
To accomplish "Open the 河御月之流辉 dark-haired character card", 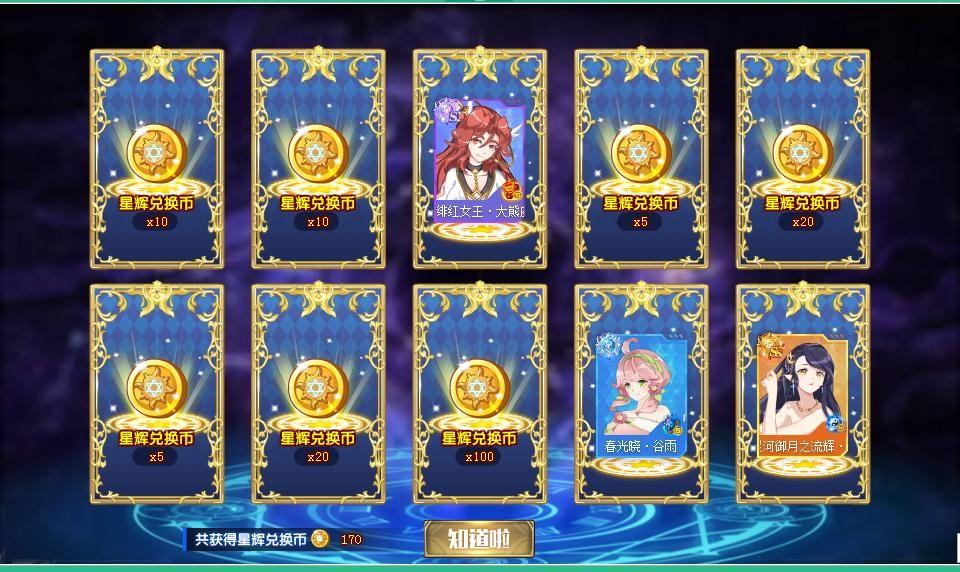I will coord(803,395).
